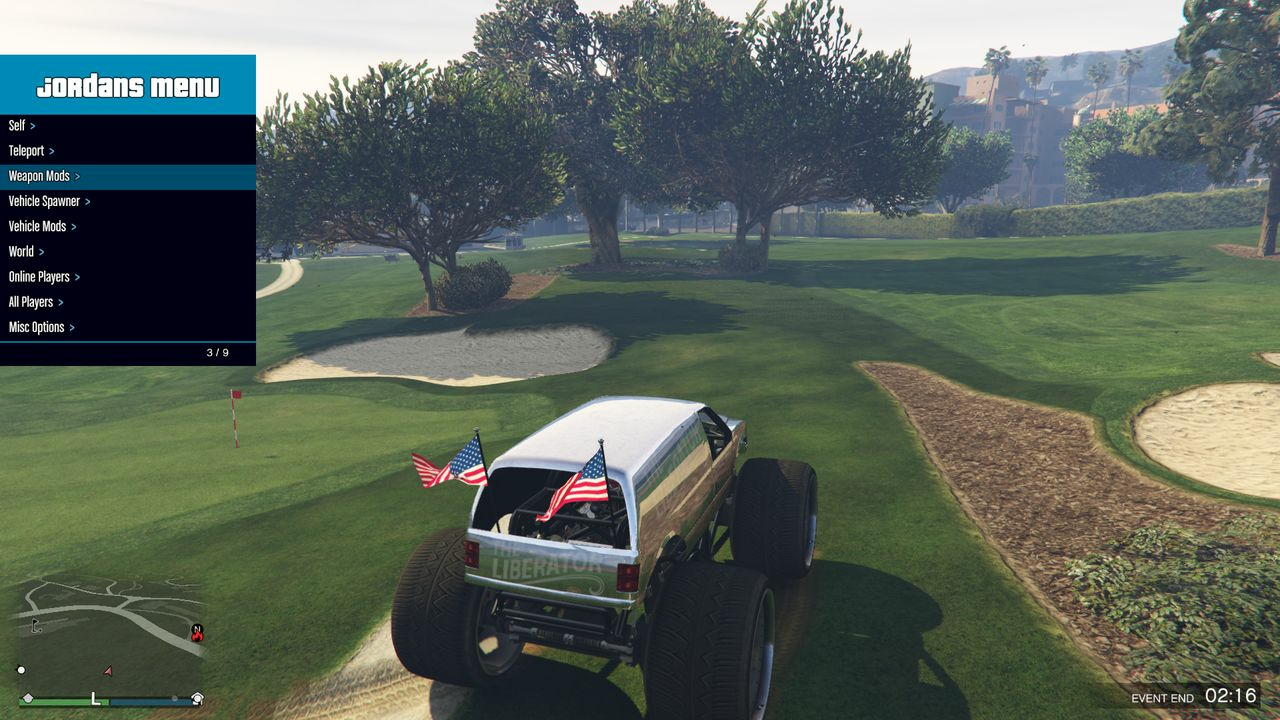The height and width of the screenshot is (720, 1280).
Task: Open Misc Options
Action: (x=41, y=327)
